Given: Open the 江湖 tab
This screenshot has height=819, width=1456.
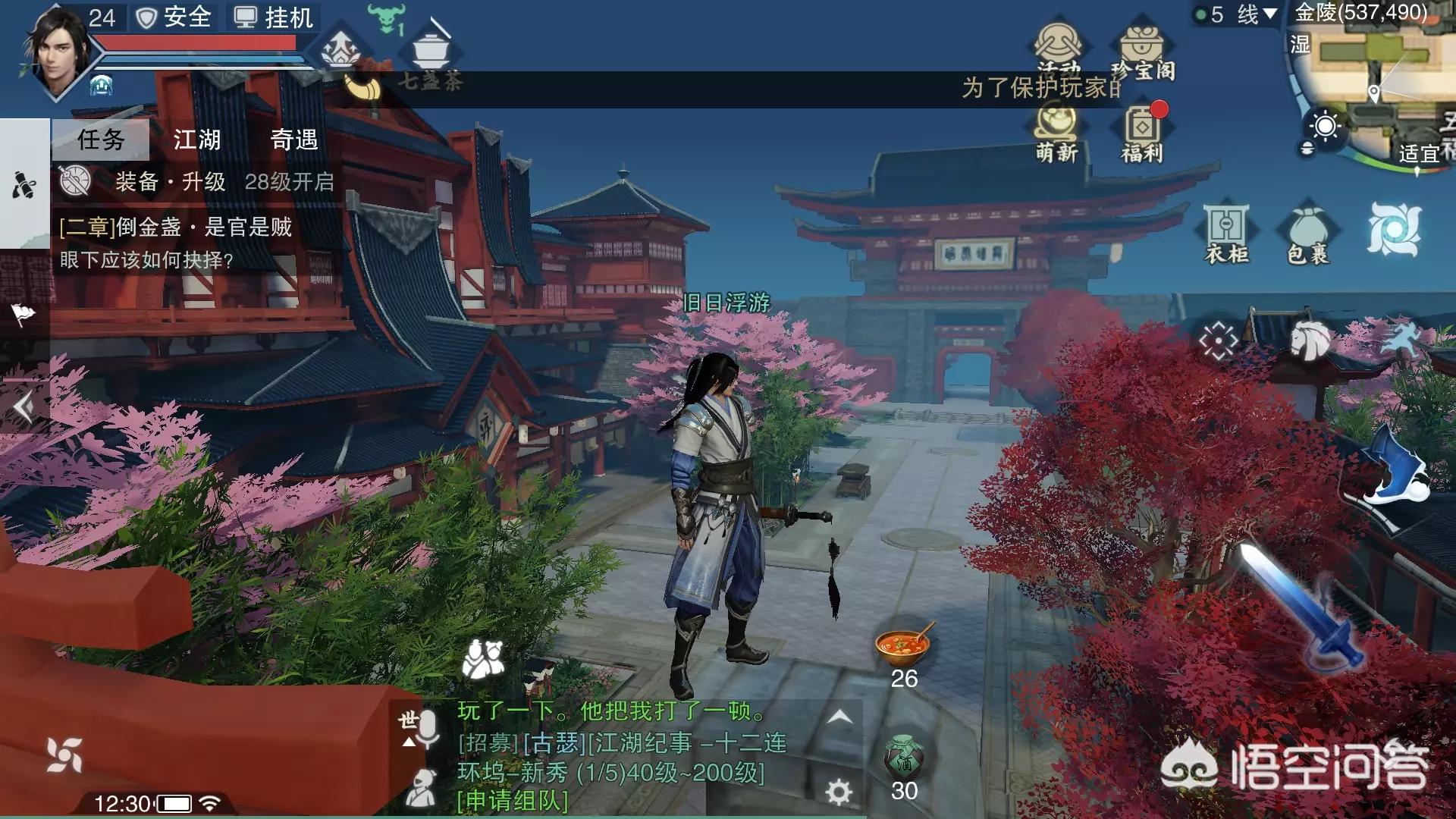Looking at the screenshot, I should (x=196, y=140).
